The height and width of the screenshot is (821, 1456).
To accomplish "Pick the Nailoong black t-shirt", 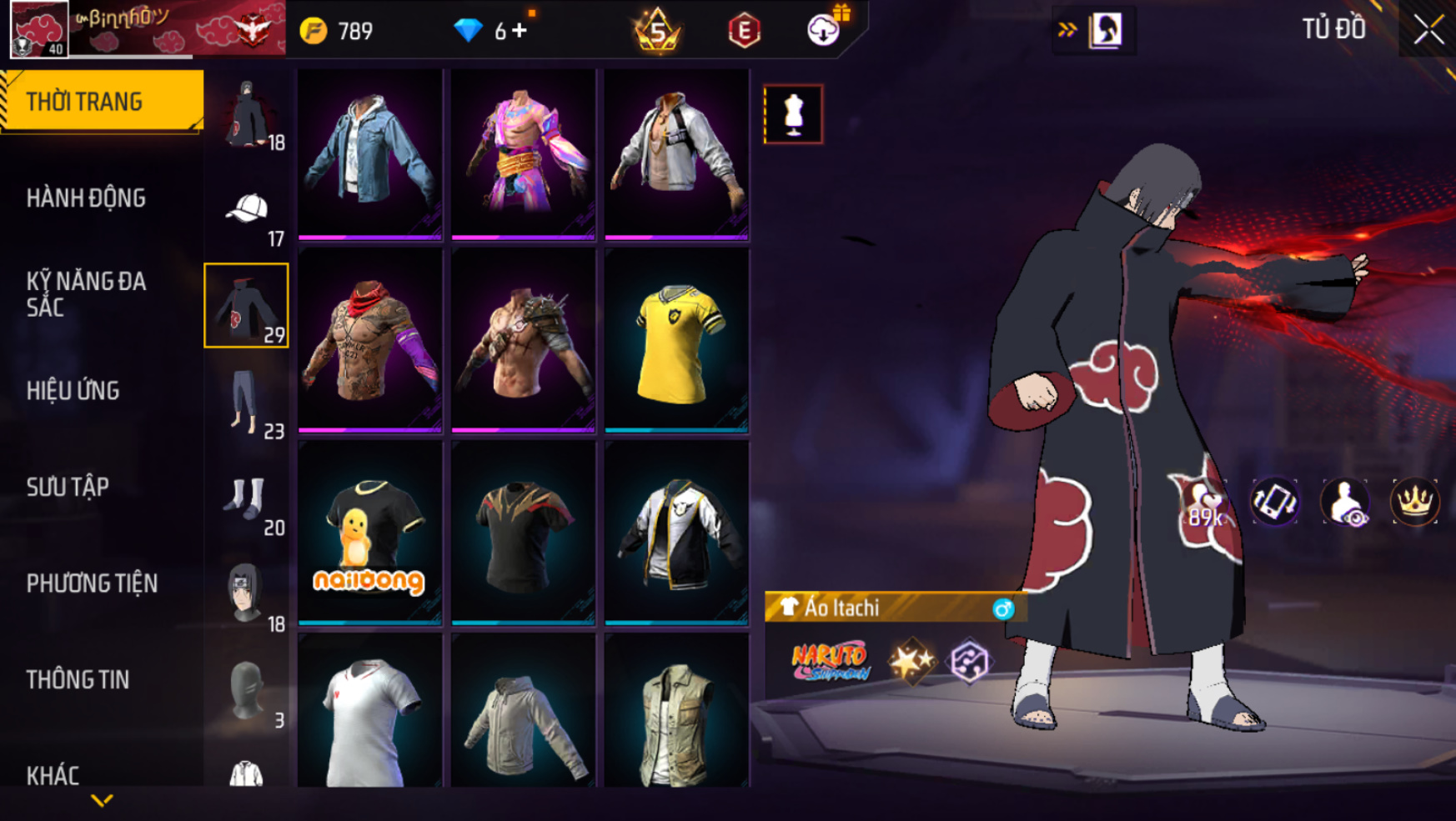I will point(369,533).
